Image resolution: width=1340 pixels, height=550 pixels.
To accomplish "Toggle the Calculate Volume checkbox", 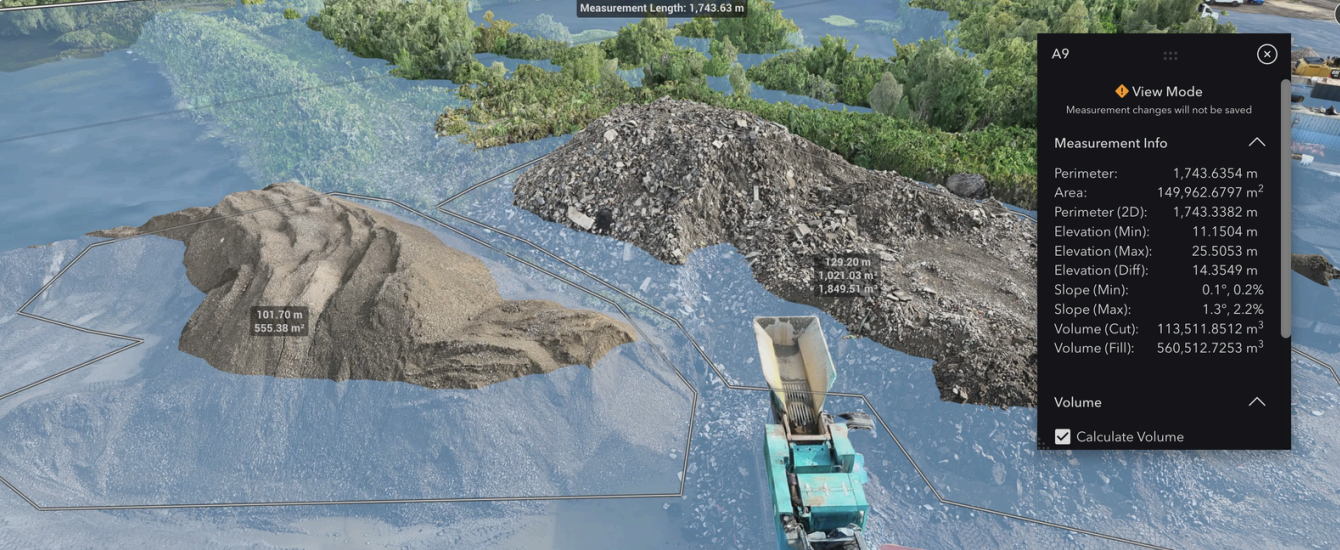I will pos(1063,437).
